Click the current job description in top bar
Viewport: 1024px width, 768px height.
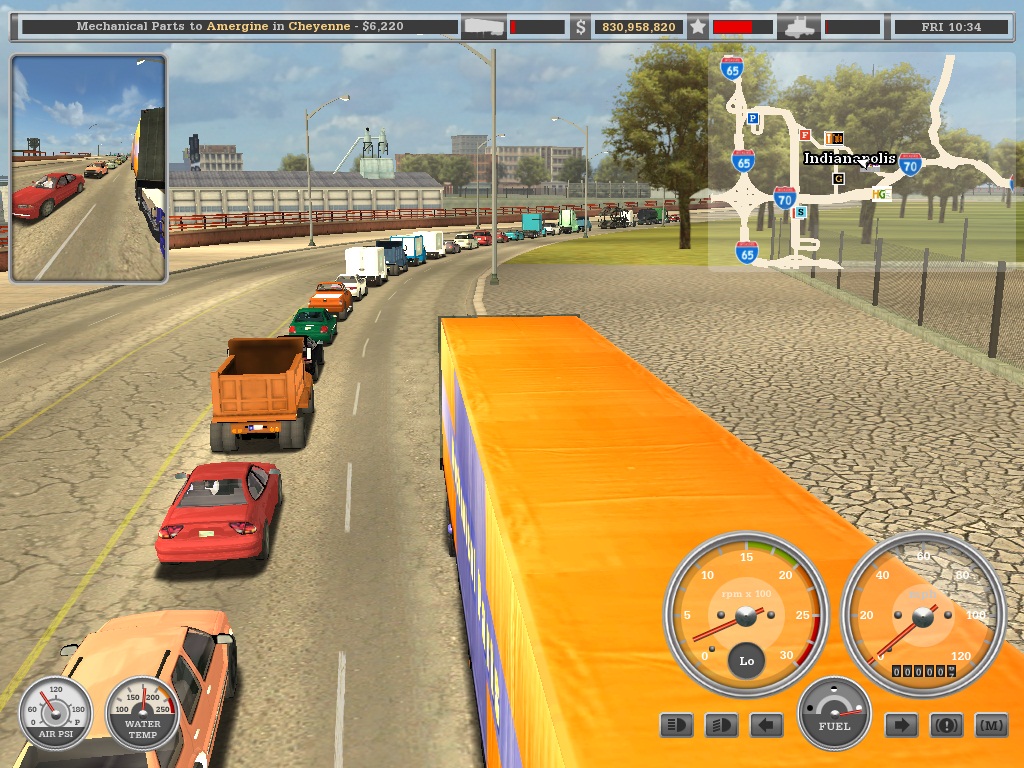[240, 26]
